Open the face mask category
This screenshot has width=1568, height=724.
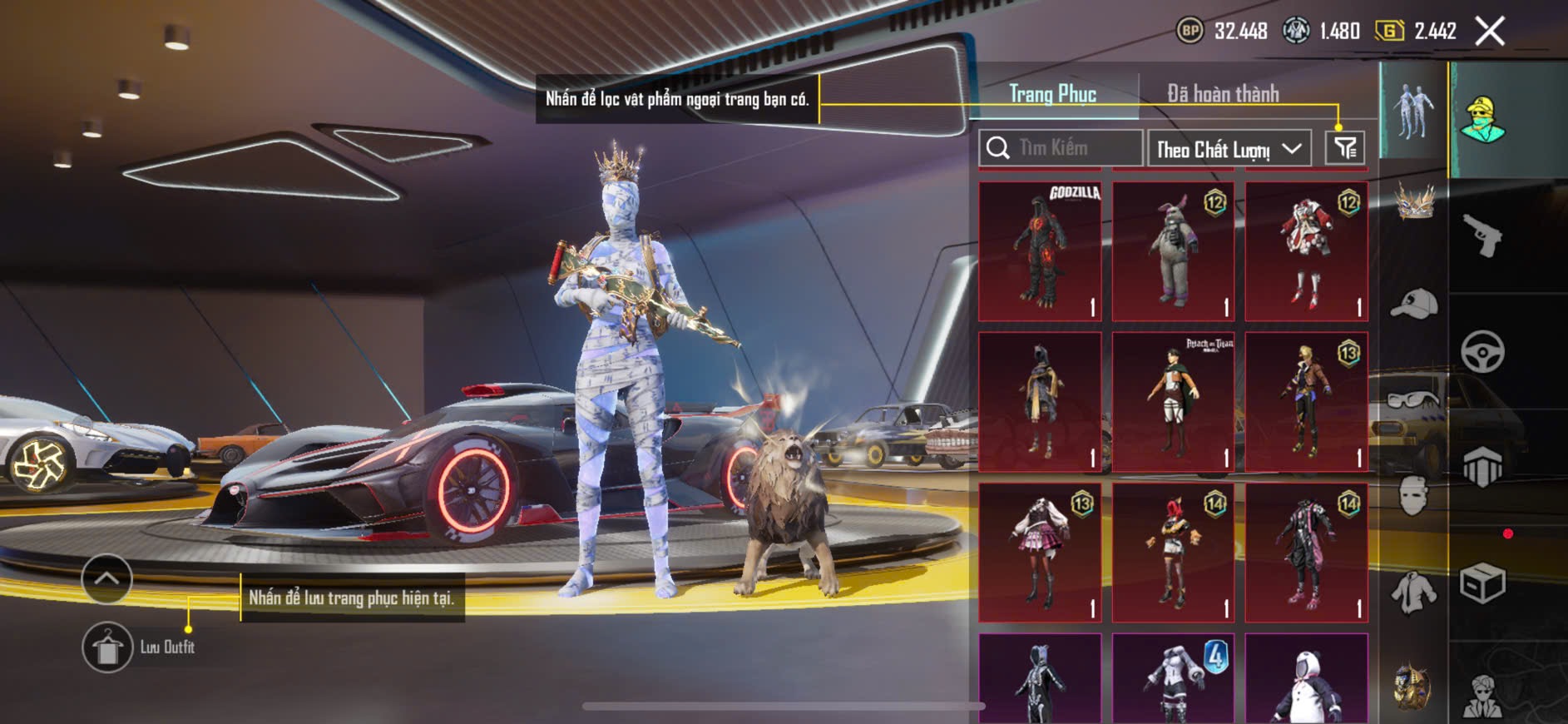coord(1413,496)
